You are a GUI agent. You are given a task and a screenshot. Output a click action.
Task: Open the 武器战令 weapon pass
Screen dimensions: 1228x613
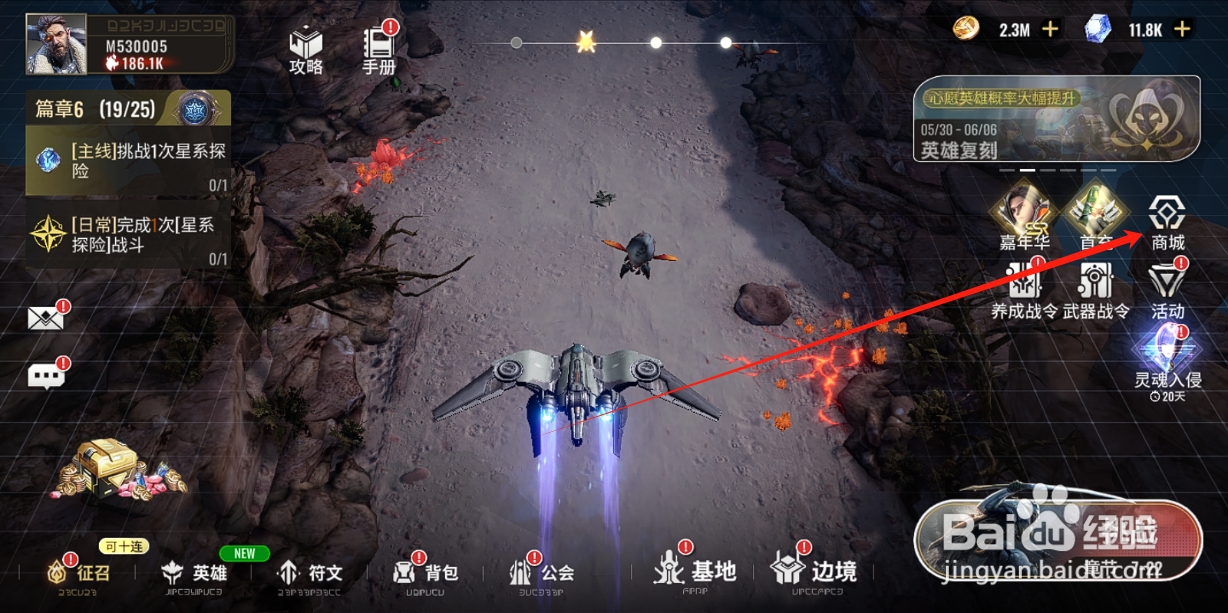pos(1096,290)
